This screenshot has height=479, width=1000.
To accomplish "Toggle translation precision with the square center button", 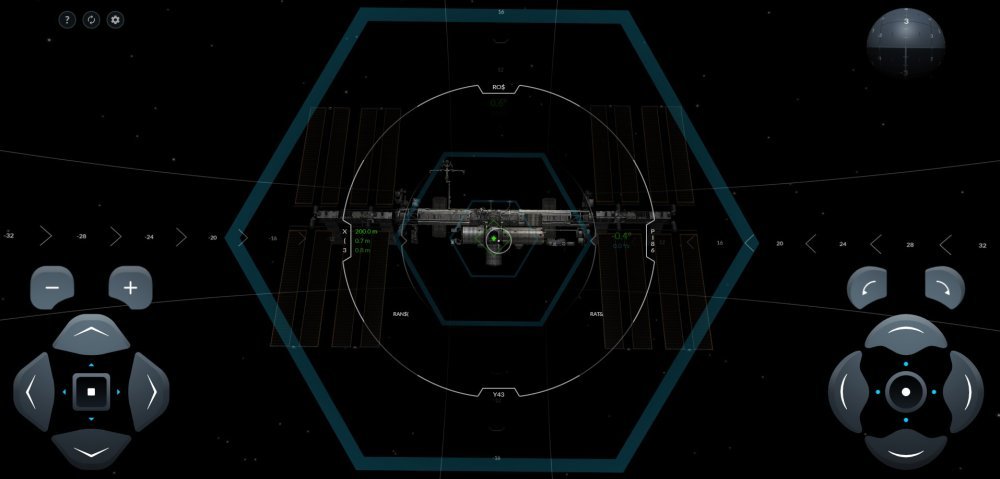I will click(x=91, y=391).
